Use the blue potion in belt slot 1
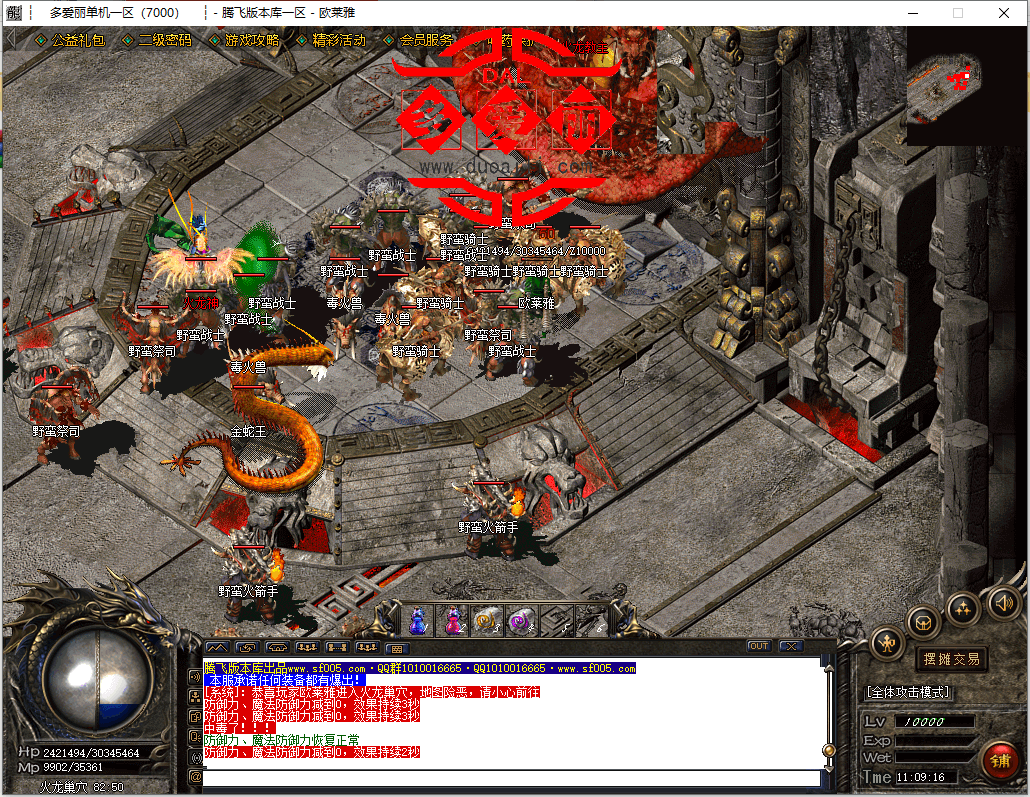Screen dimensions: 1030x797 tap(417, 621)
